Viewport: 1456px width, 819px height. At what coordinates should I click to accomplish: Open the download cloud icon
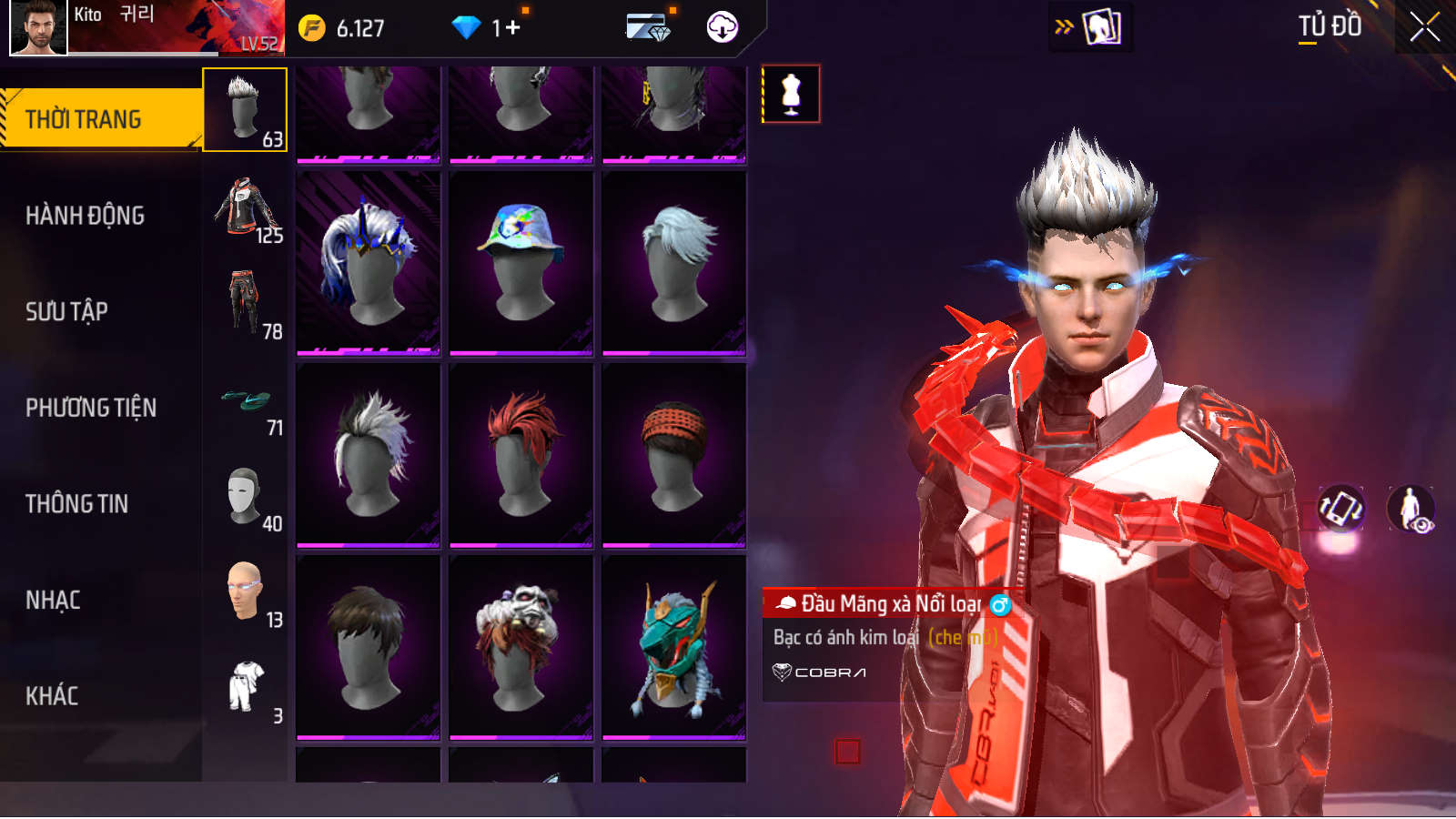point(723,27)
